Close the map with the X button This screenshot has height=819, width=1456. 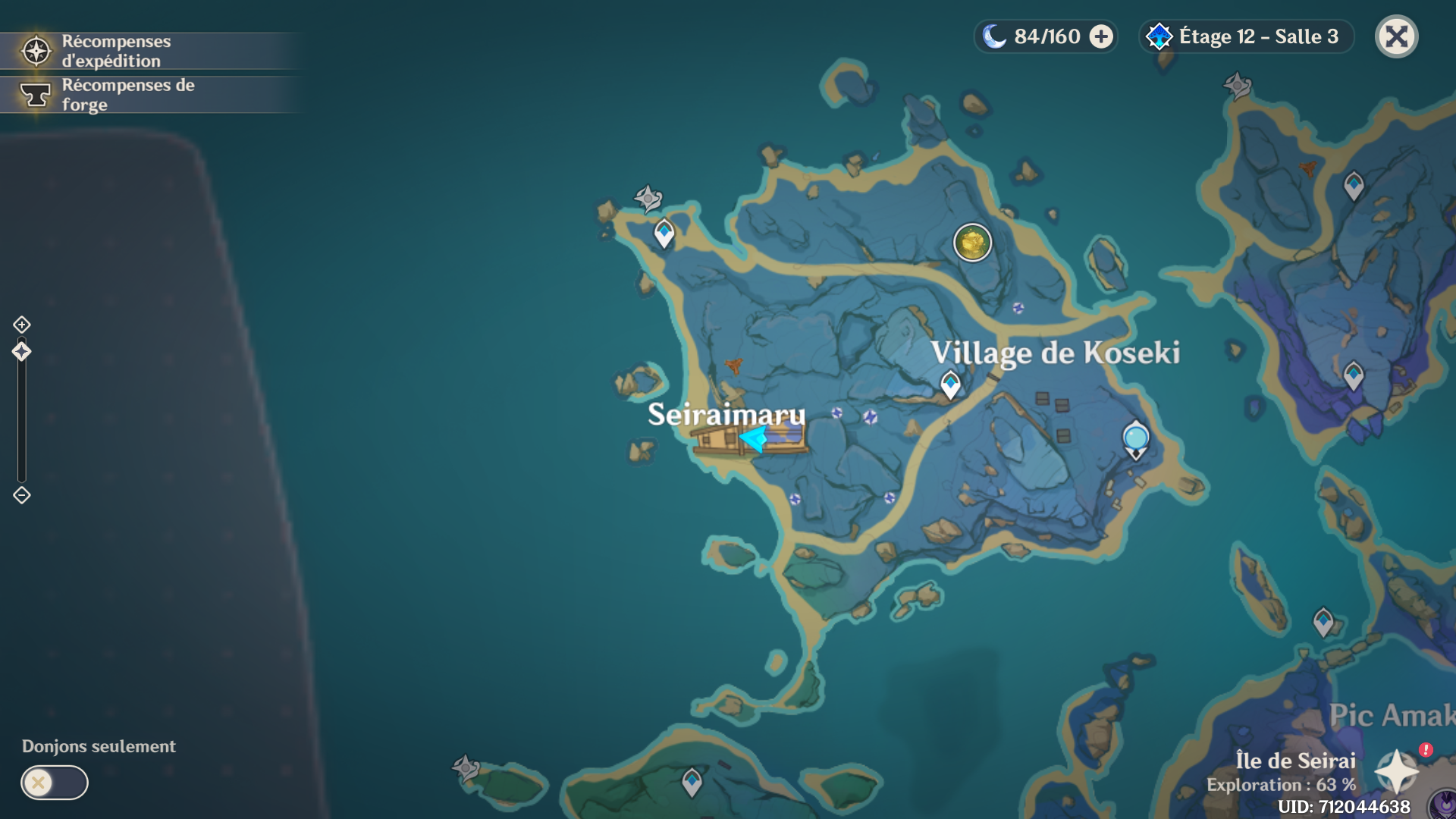[x=1396, y=36]
